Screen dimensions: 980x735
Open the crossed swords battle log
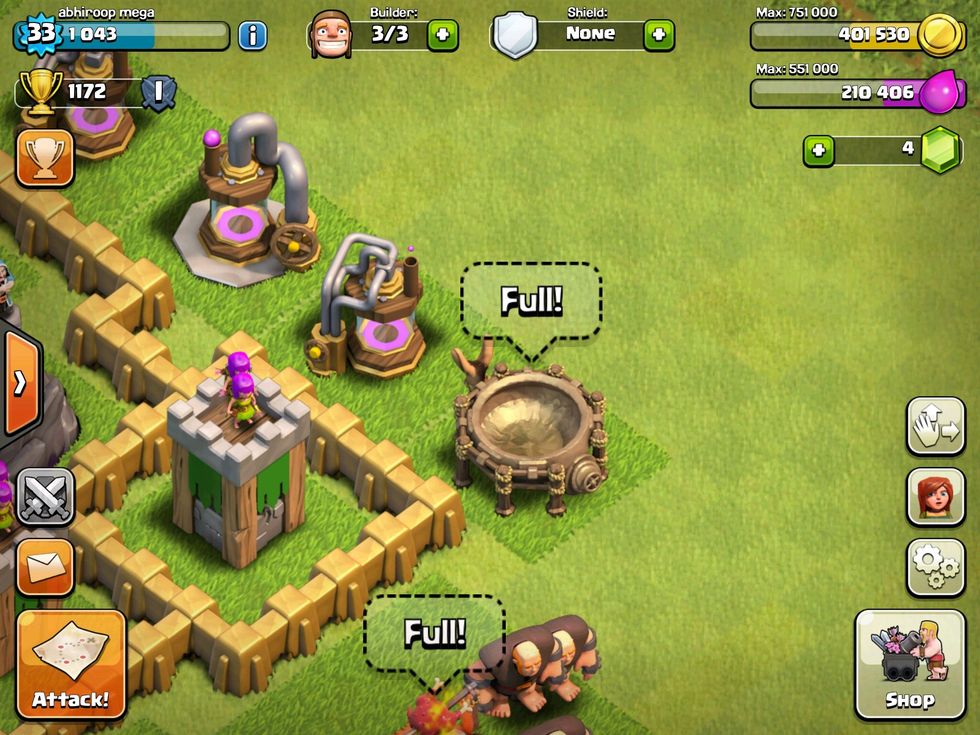46,496
